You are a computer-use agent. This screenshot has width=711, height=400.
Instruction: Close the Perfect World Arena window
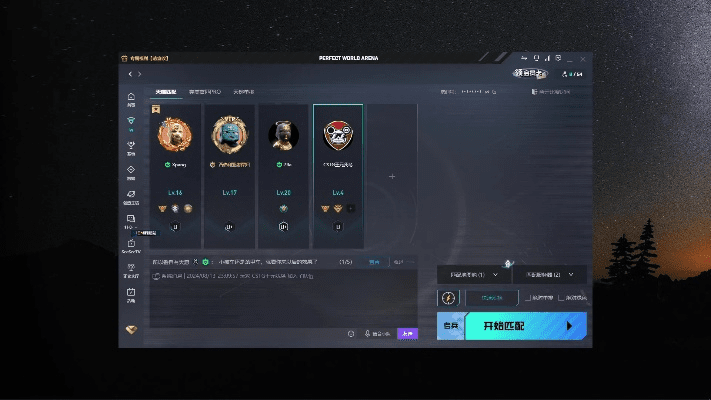click(x=584, y=58)
